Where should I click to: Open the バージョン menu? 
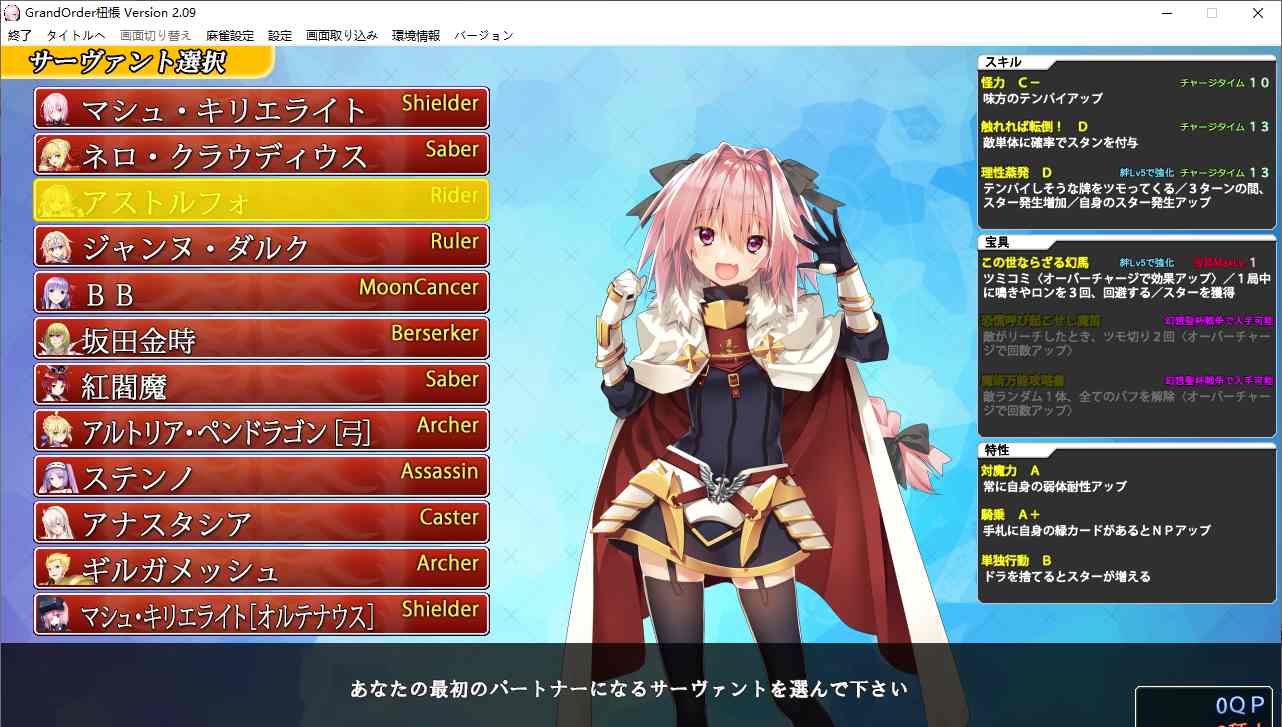coord(484,34)
